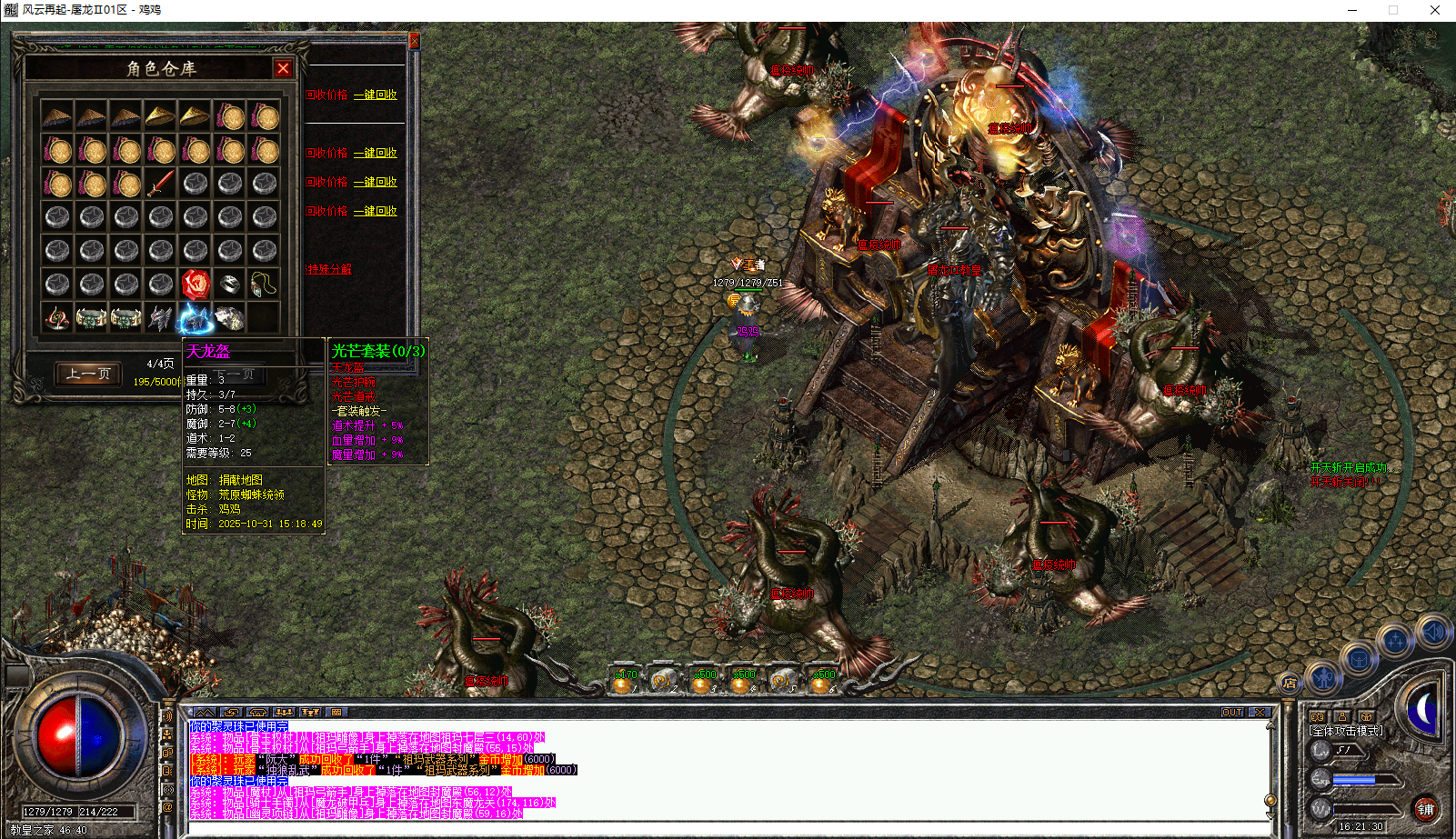Select the red sword in the warehouse
Viewport: 1456px width, 839px height.
pos(161,183)
